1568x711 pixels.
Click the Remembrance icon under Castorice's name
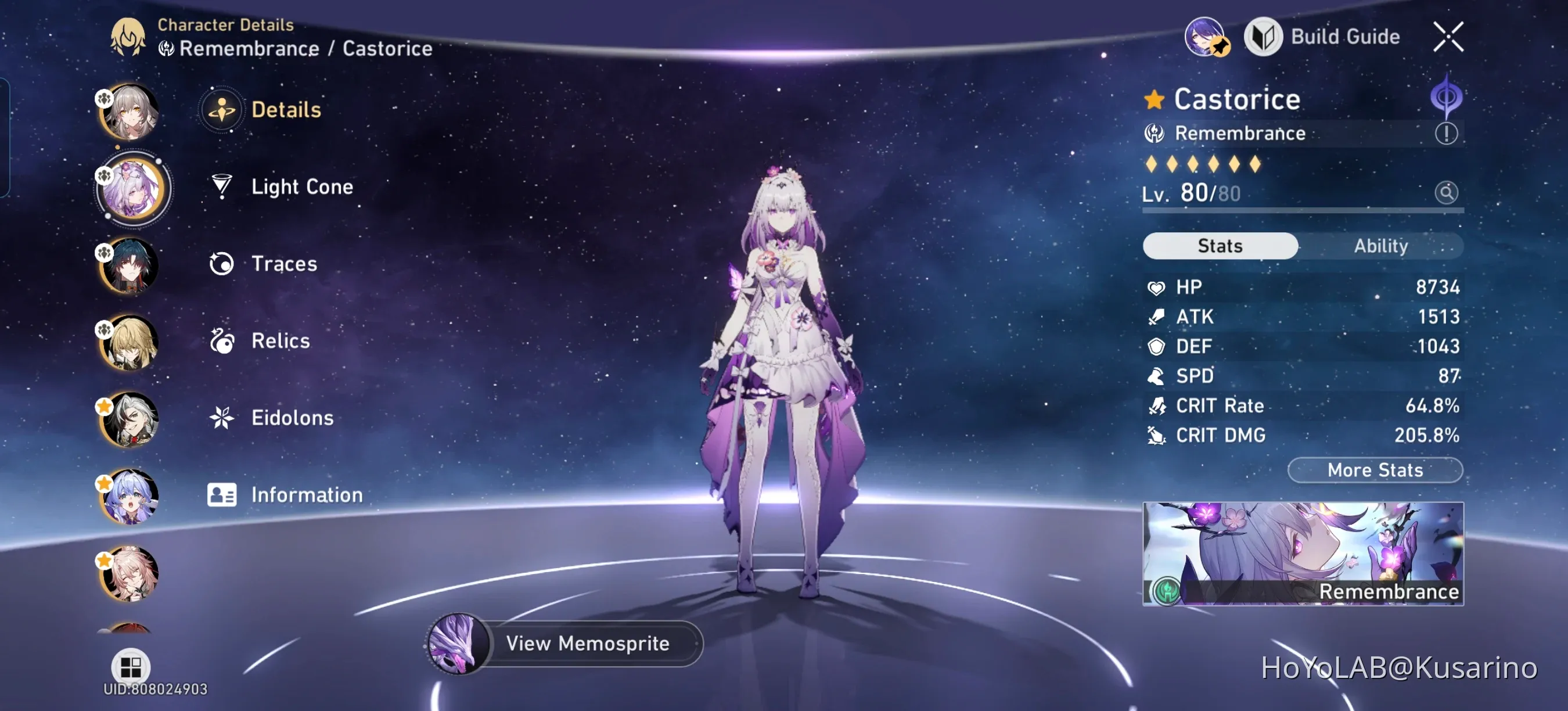[1155, 132]
